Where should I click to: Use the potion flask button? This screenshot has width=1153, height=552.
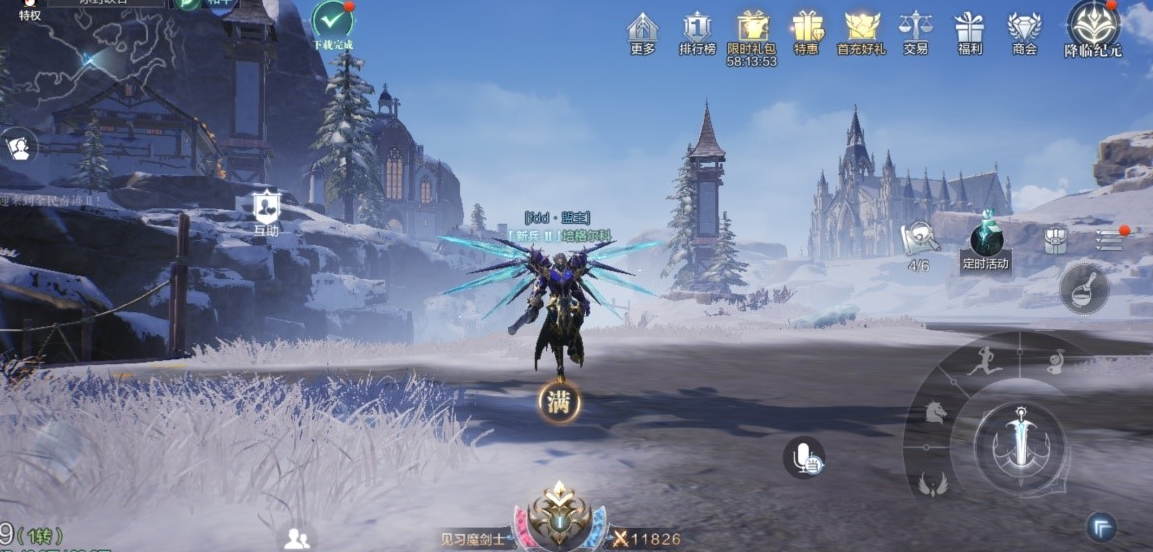(1084, 288)
